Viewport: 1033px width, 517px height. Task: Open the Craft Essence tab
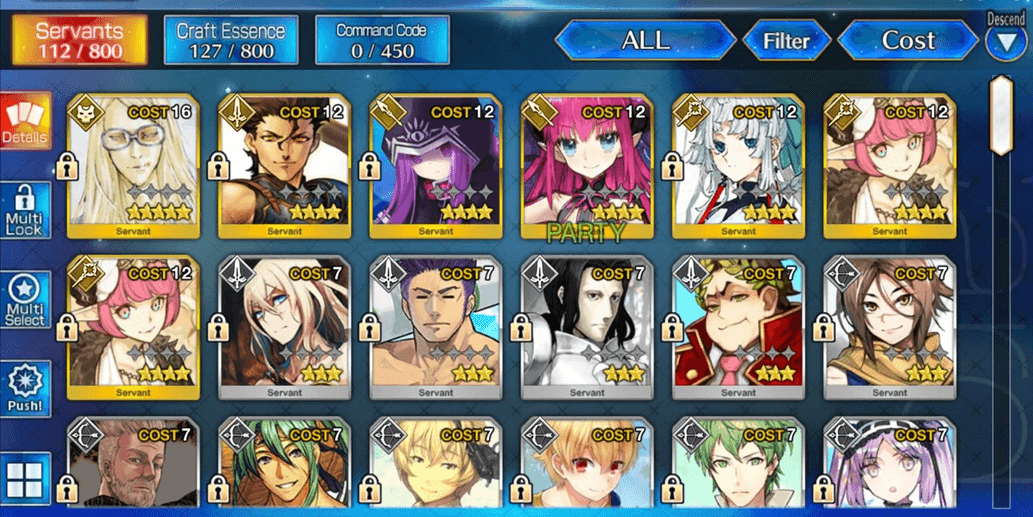pos(231,40)
